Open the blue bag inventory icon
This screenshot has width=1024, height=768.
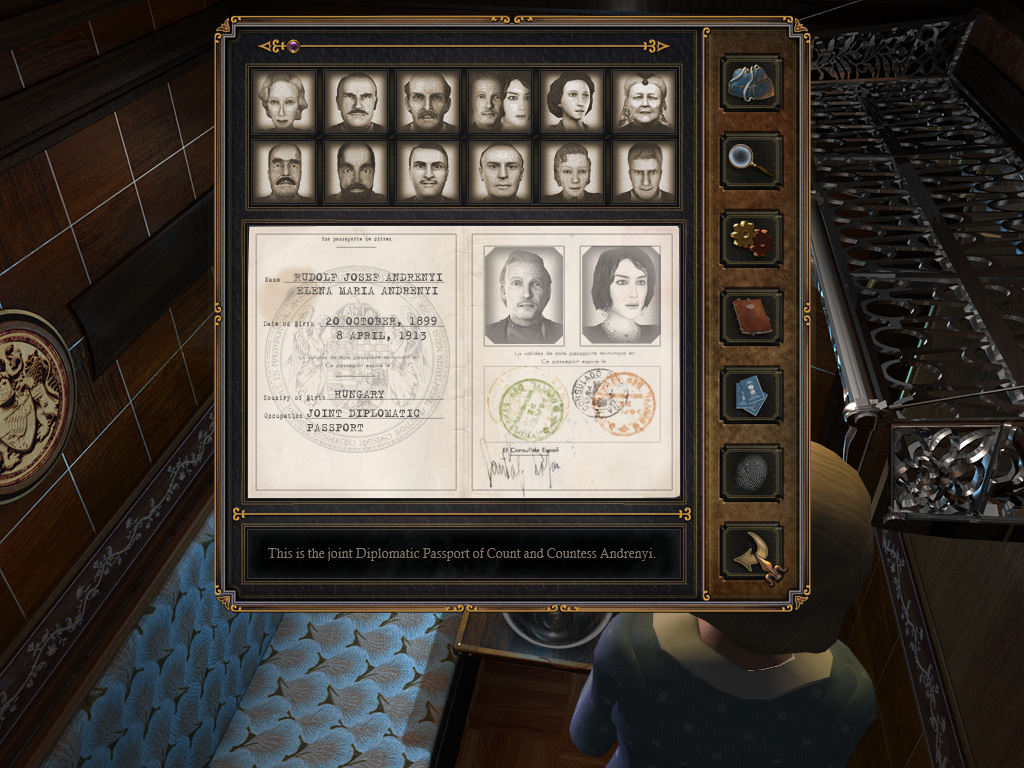tap(751, 83)
